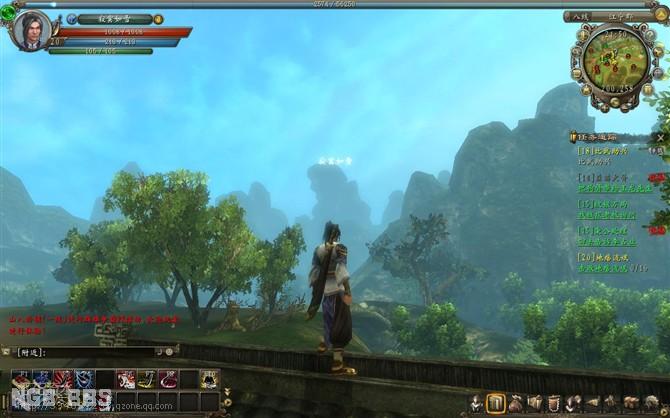Activate the yellow slash skill
Image resolution: width=670 pixels, height=418 pixels.
146,379
